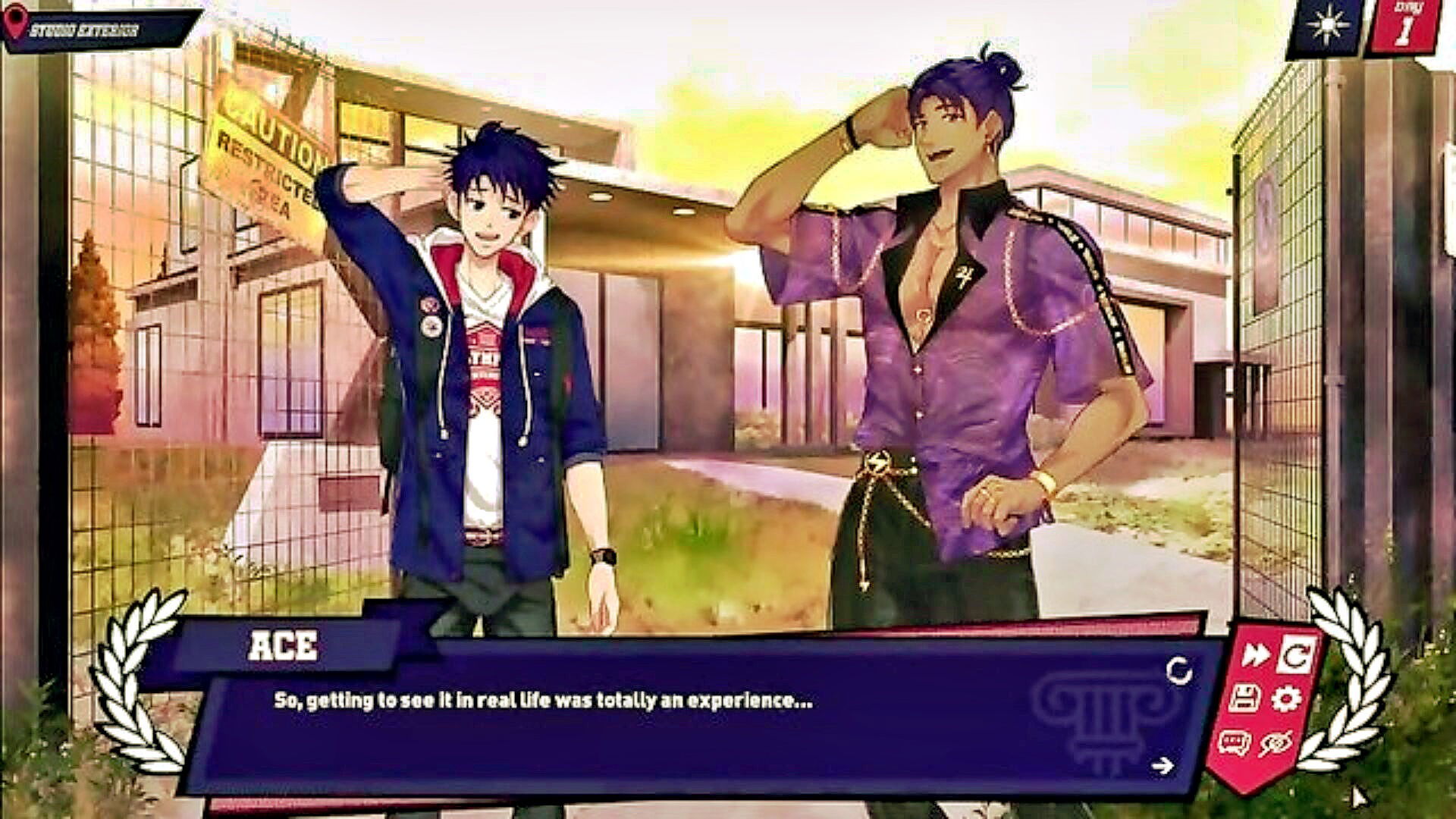Open the save menu via floppy disk icon

pos(1244,698)
